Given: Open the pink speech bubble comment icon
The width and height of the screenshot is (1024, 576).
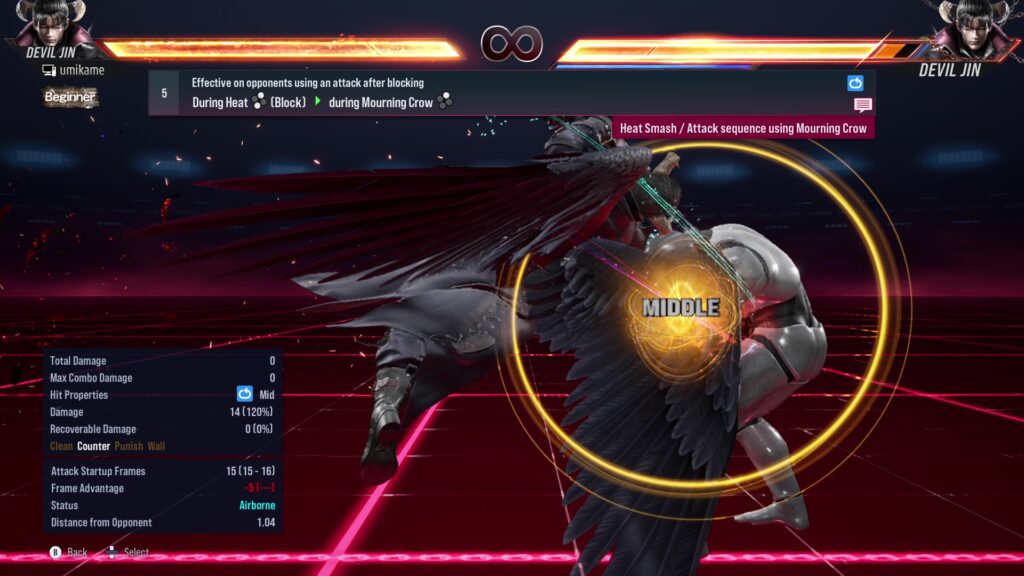Looking at the screenshot, I should 863,105.
